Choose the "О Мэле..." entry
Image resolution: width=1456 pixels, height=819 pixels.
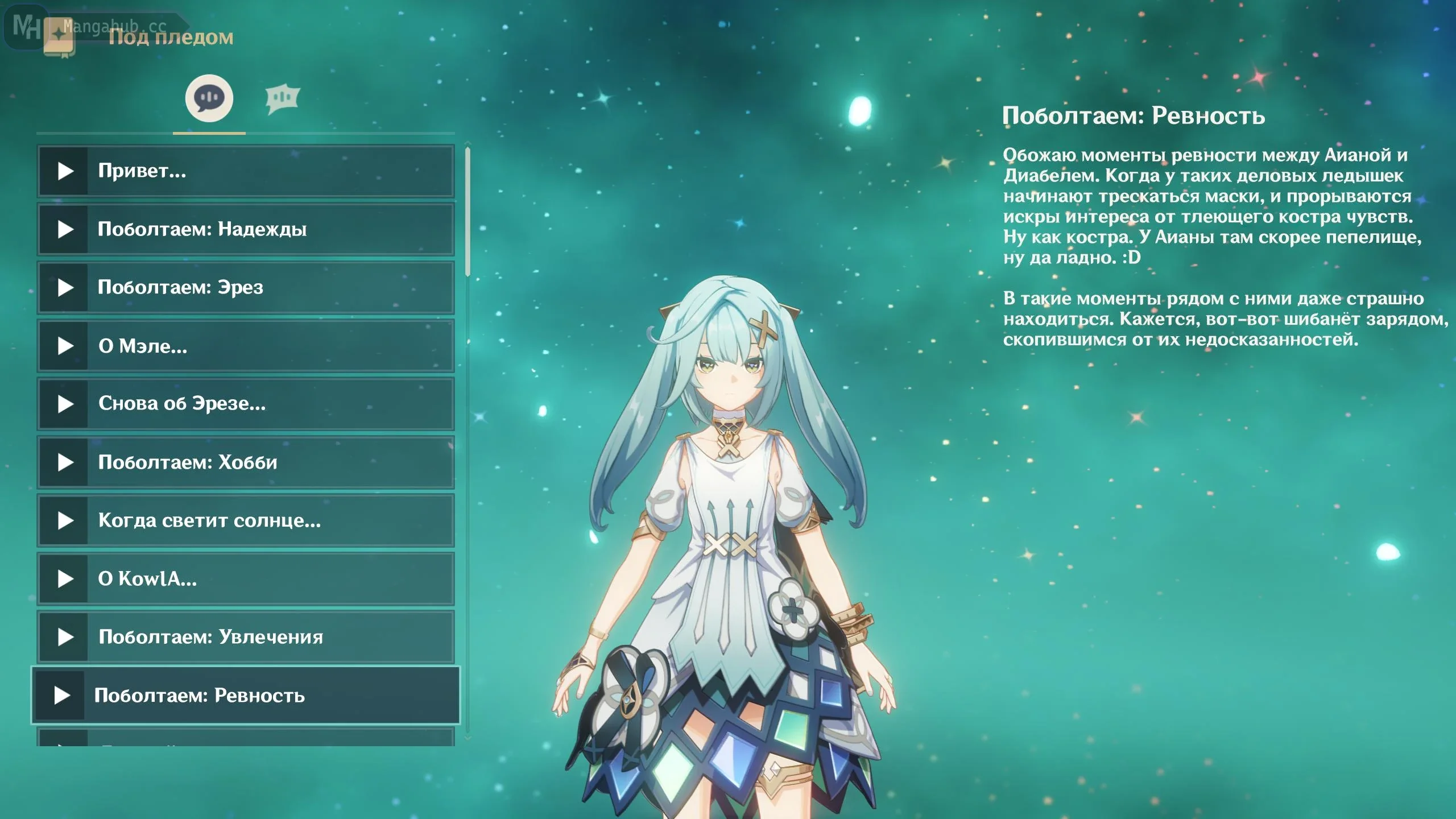(246, 346)
